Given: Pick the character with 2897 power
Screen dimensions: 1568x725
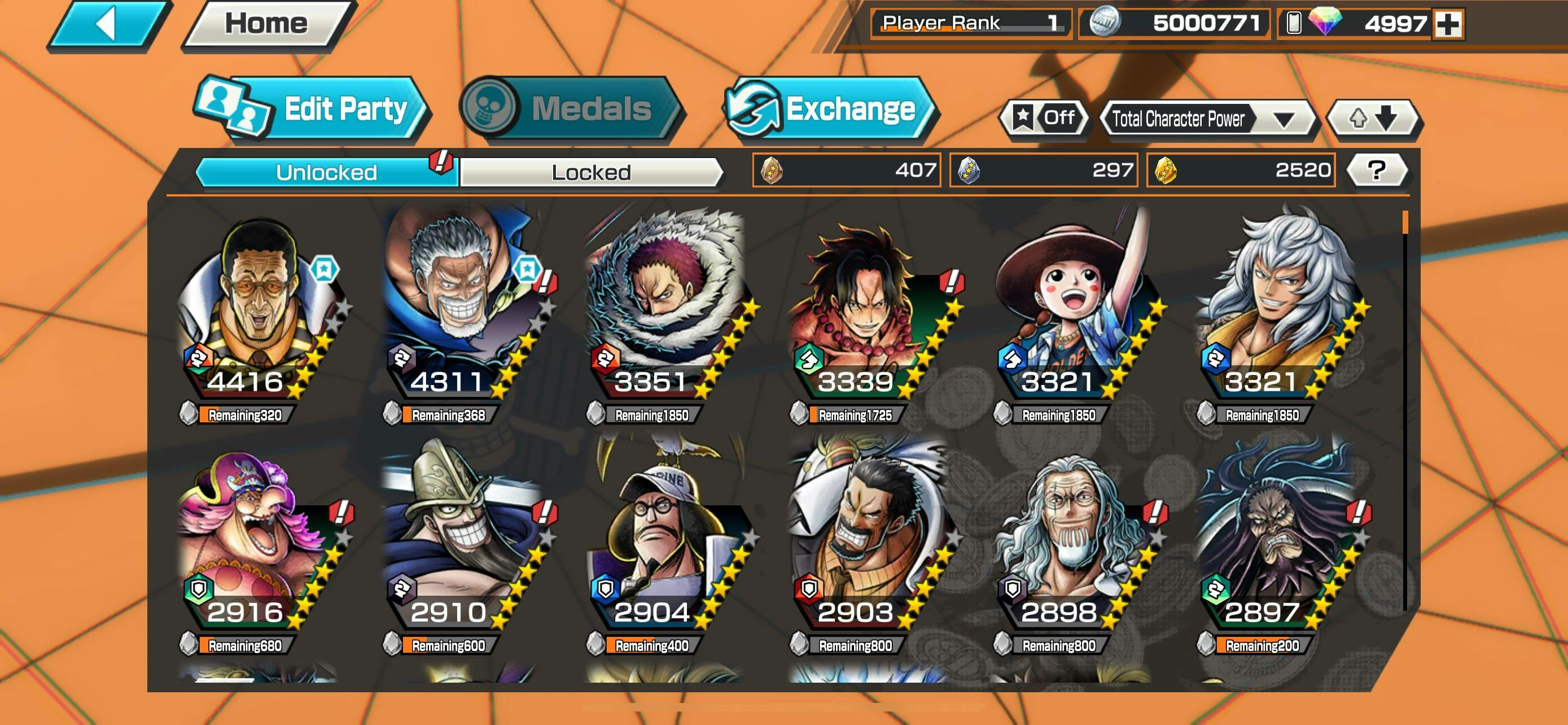Looking at the screenshot, I should click(x=1275, y=541).
